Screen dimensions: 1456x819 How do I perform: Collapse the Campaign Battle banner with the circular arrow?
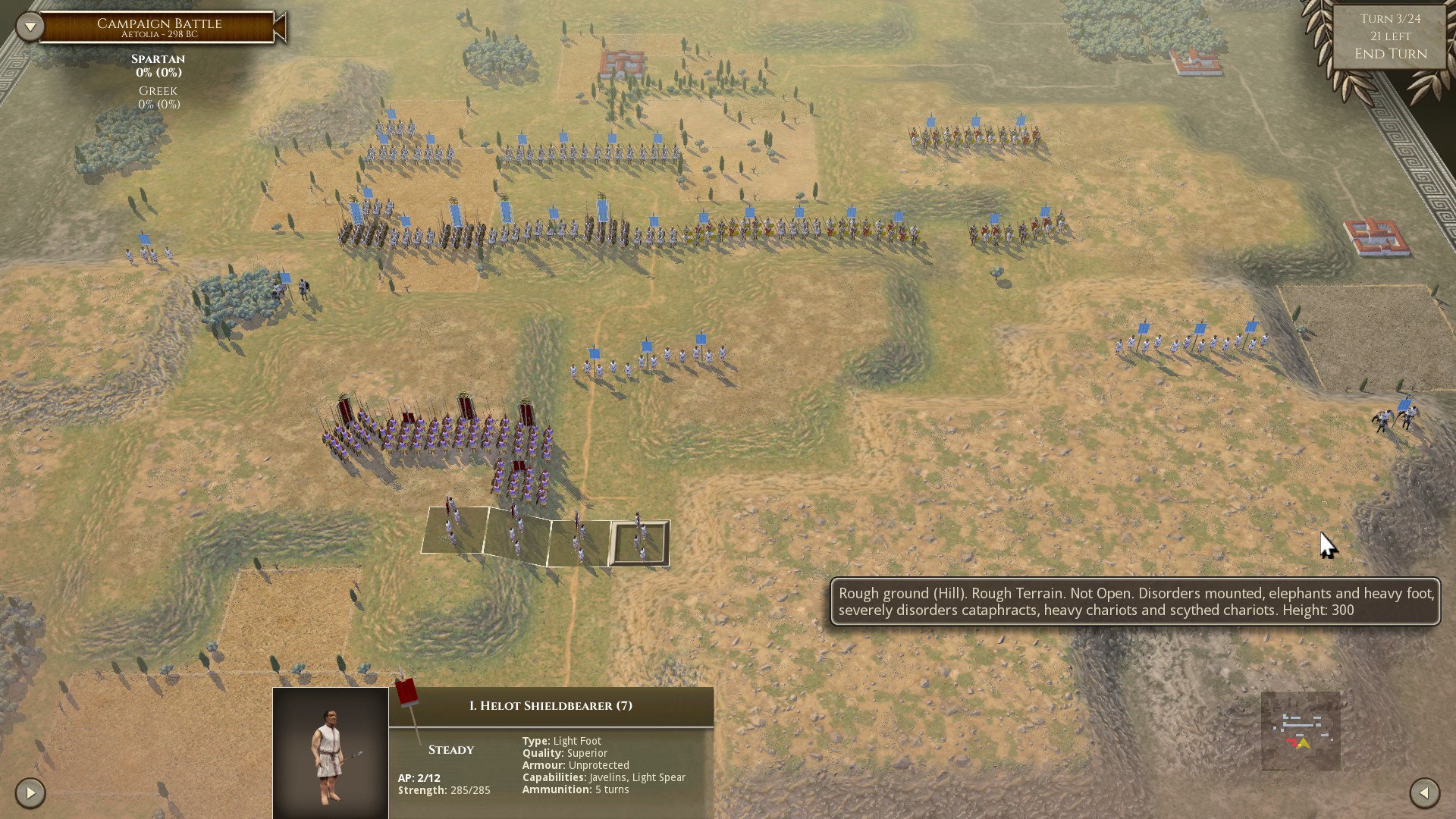coord(30,25)
